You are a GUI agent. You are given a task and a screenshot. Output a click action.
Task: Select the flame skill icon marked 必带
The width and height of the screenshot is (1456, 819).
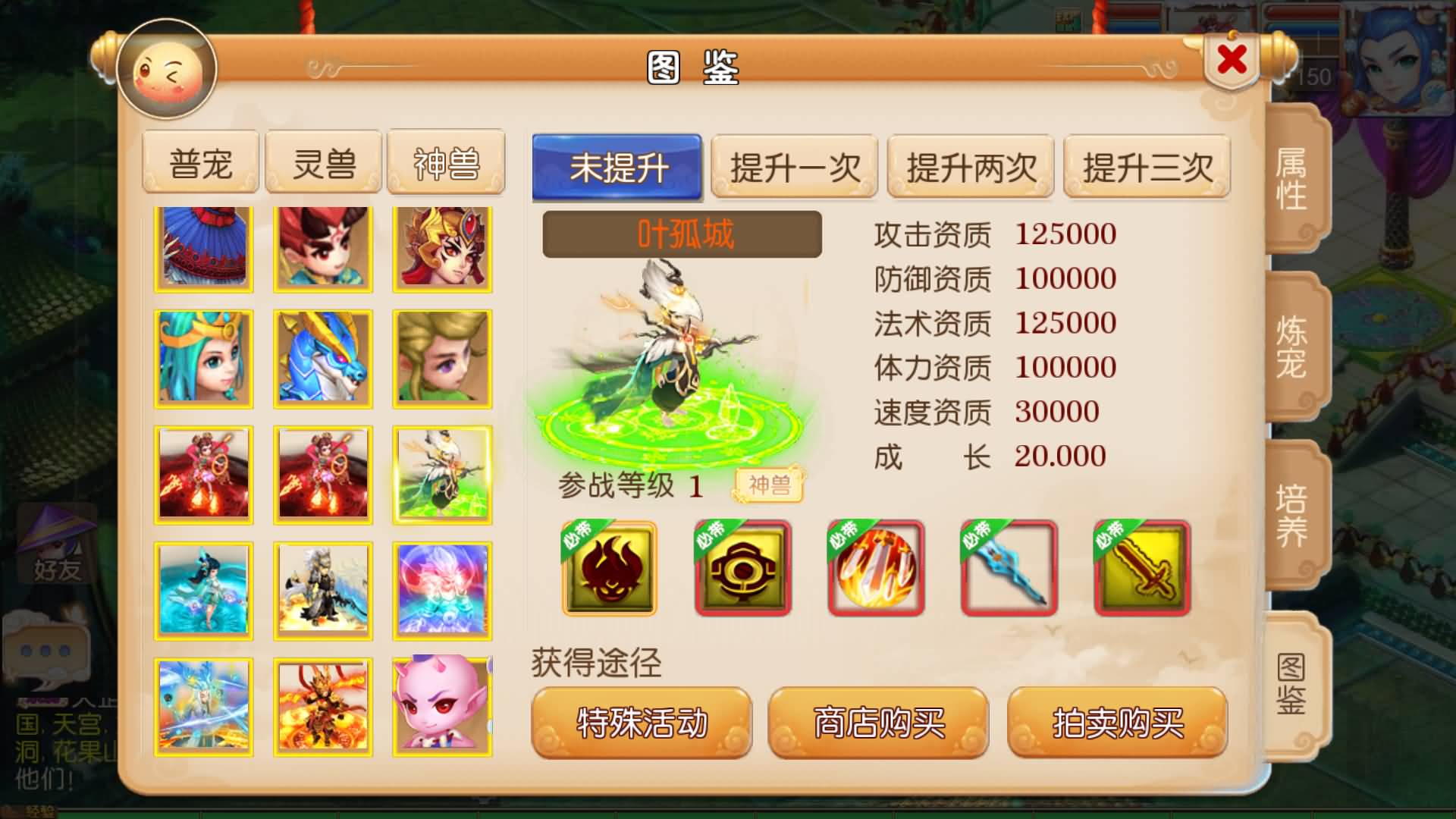[x=607, y=568]
